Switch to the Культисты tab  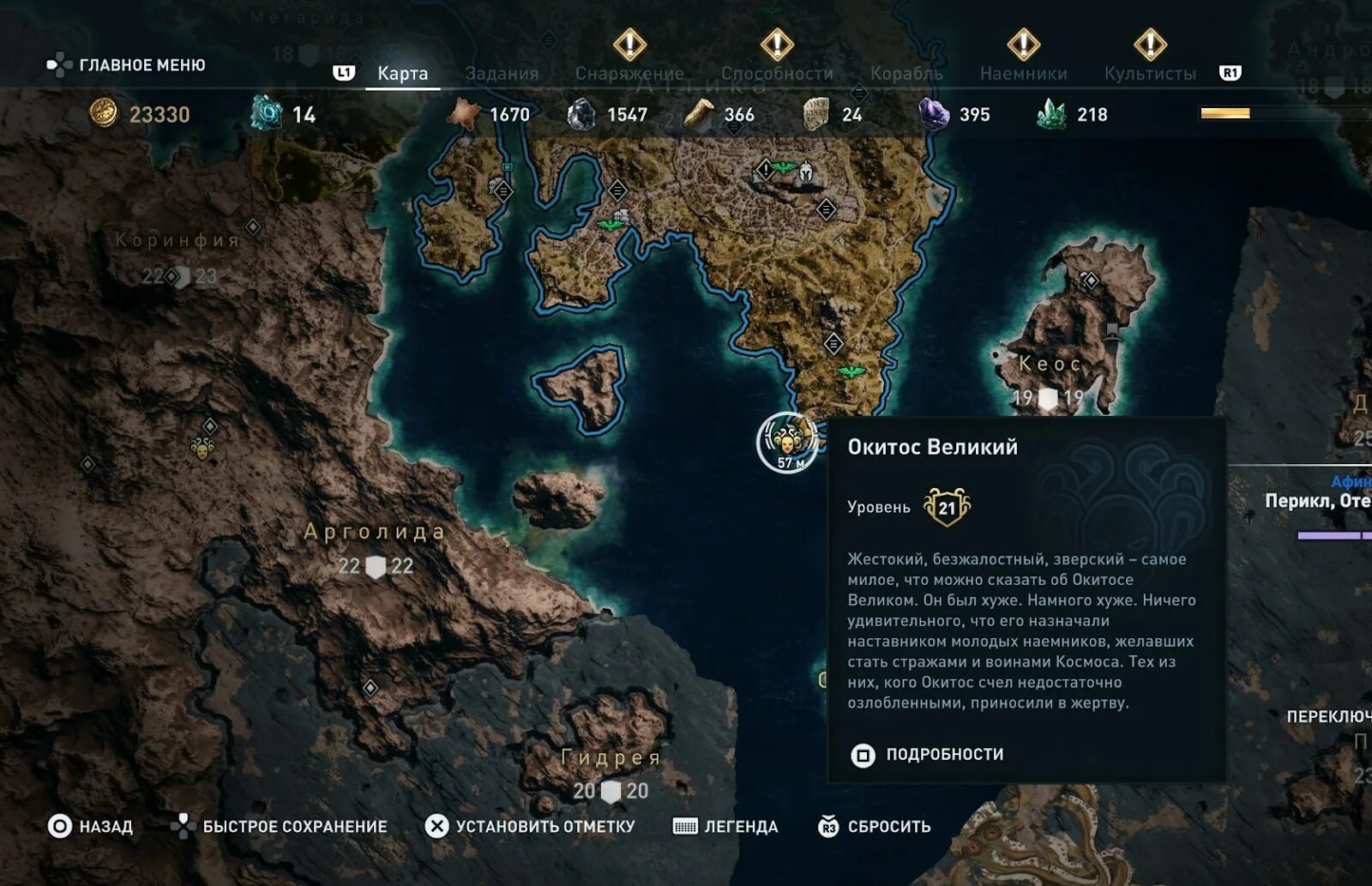[1150, 74]
